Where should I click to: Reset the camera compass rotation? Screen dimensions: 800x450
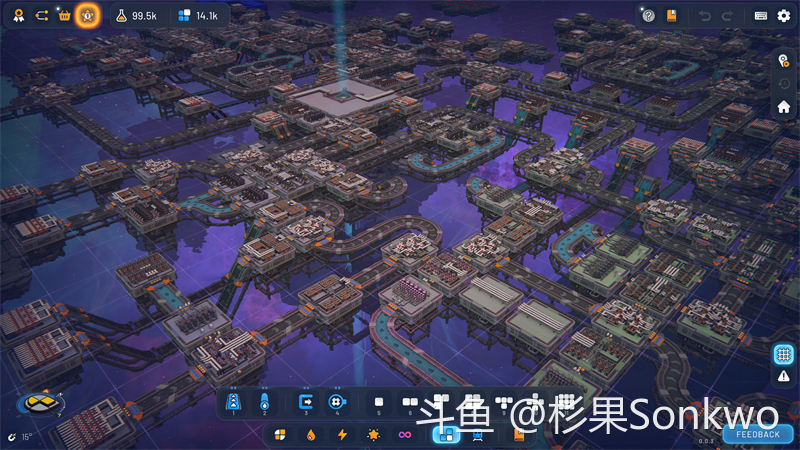point(38,403)
